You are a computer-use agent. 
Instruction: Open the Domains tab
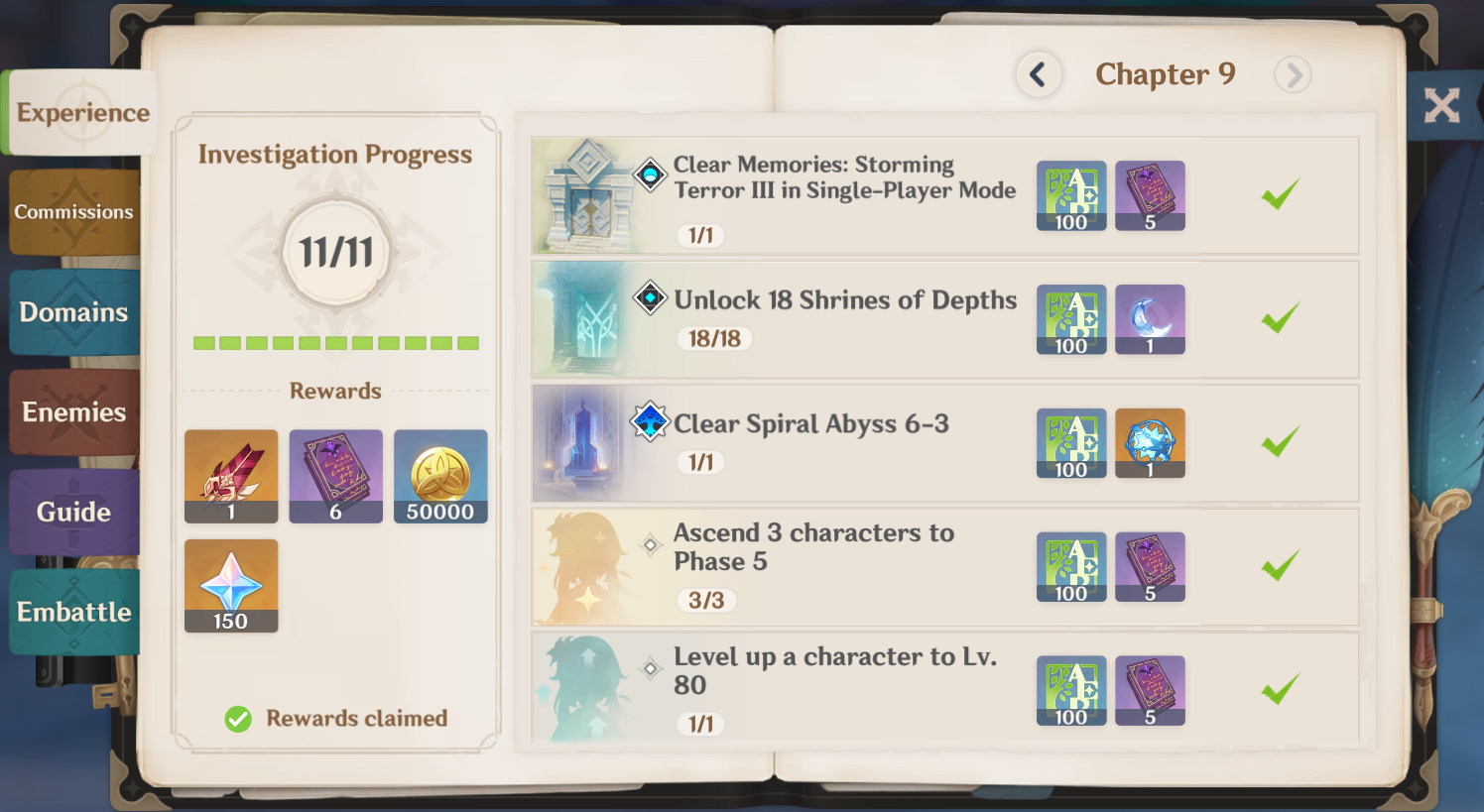click(x=72, y=312)
